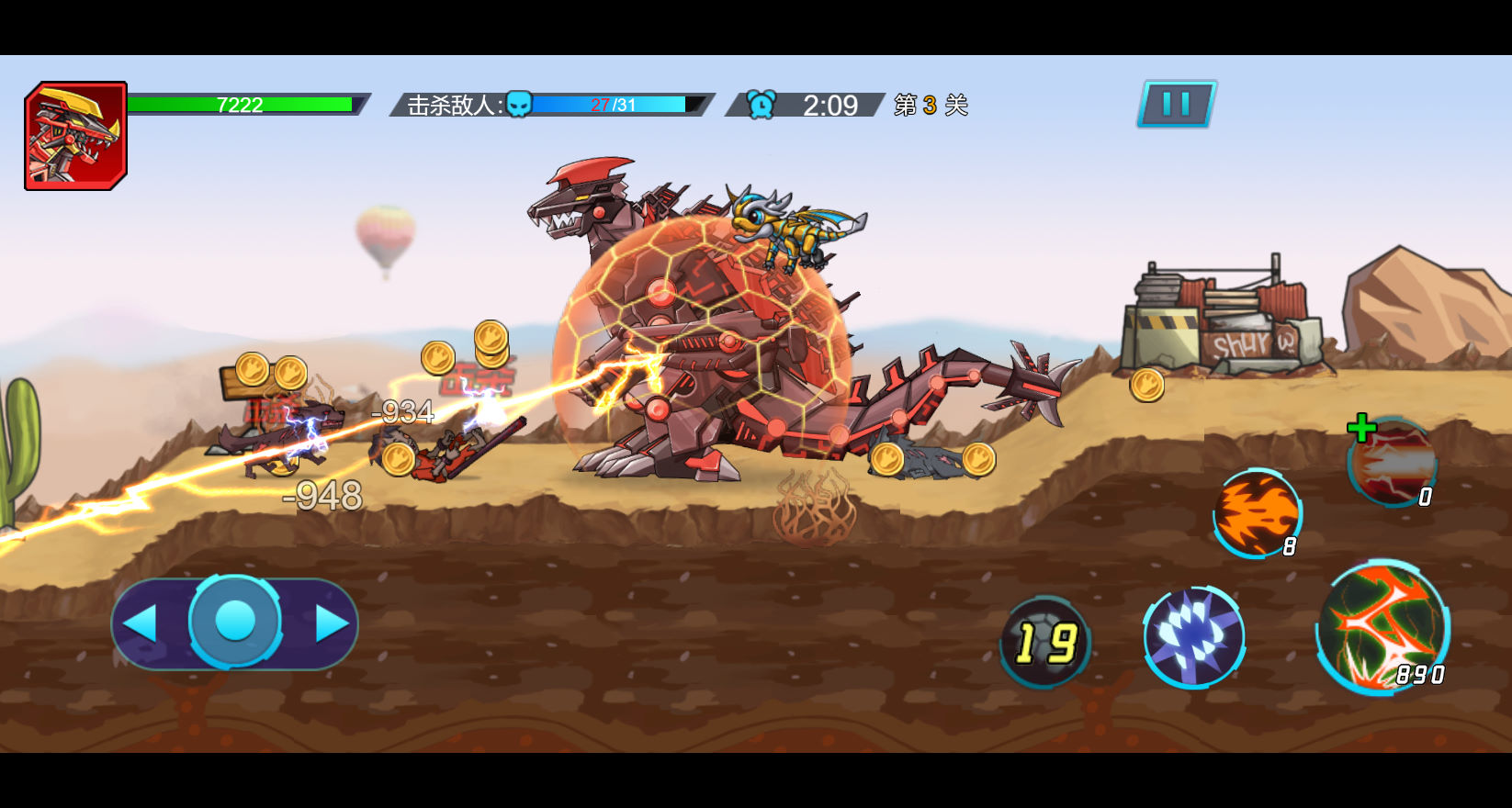Activate the orange fireball skill
1512x808 pixels.
1258,514
